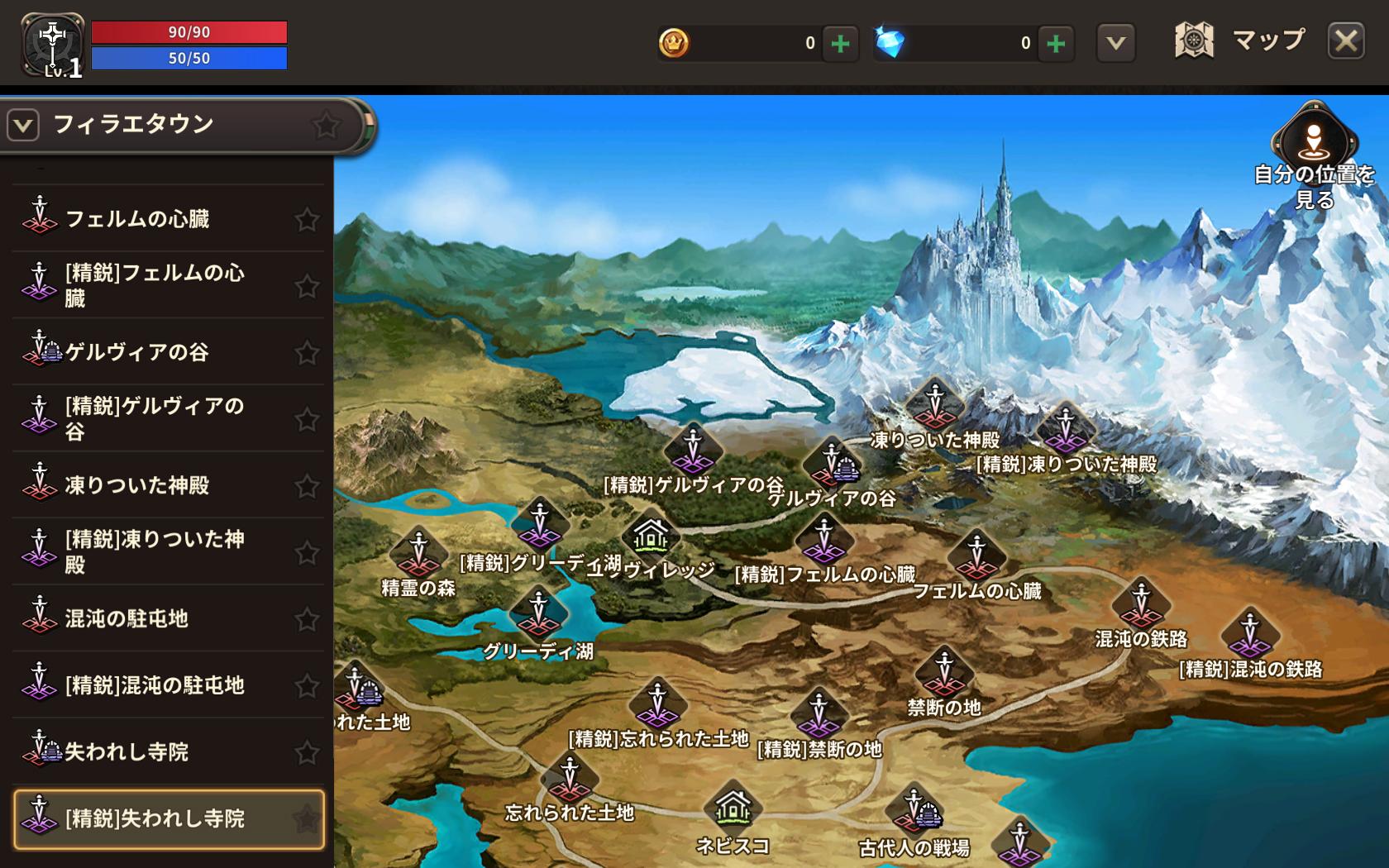The image size is (1389, 868).
Task: Favorite [精鋭]混沌の駐屯地 with its star
Action: (307, 685)
